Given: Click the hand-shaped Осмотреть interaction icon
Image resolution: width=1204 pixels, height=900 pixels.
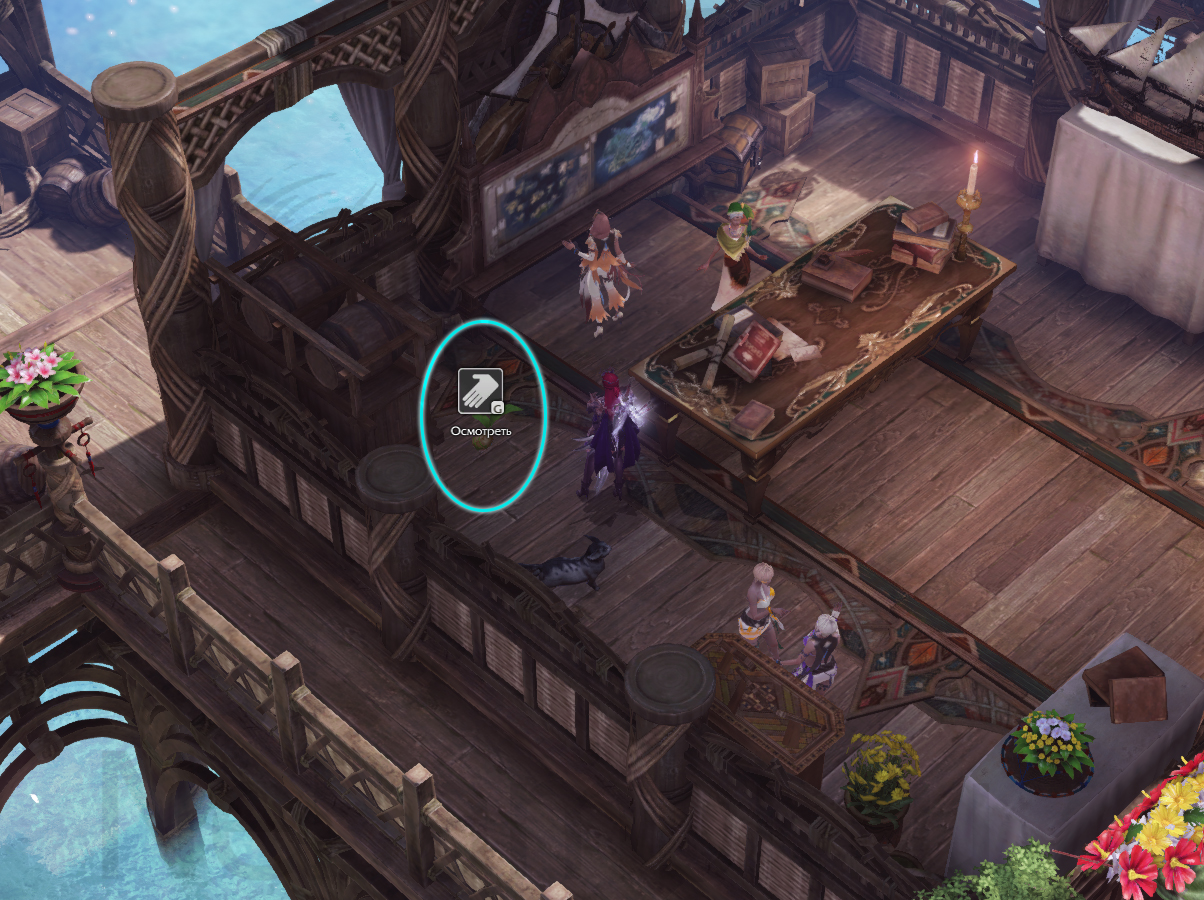Looking at the screenshot, I should click(x=480, y=391).
